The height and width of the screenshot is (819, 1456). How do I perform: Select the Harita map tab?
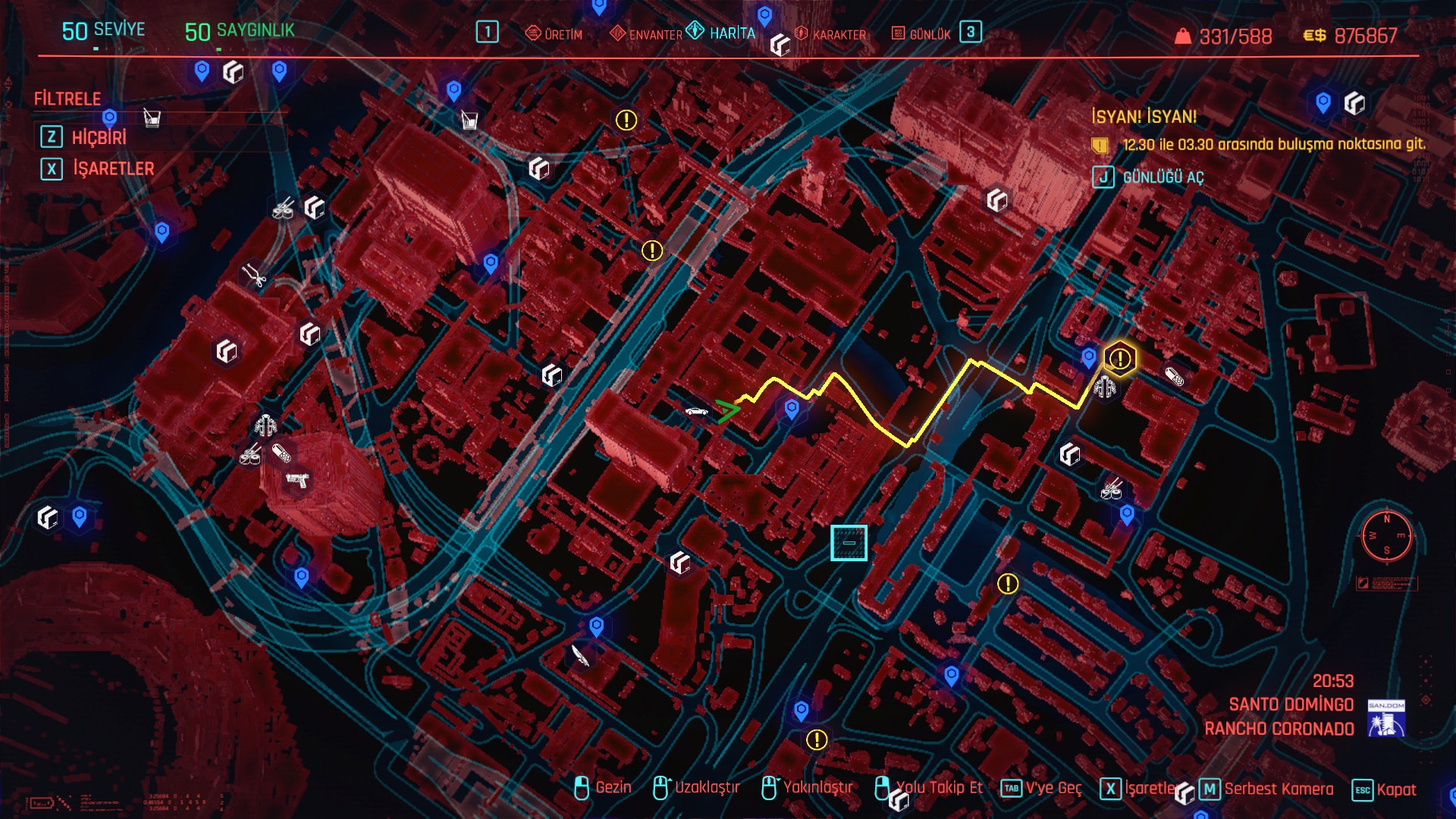(x=721, y=33)
